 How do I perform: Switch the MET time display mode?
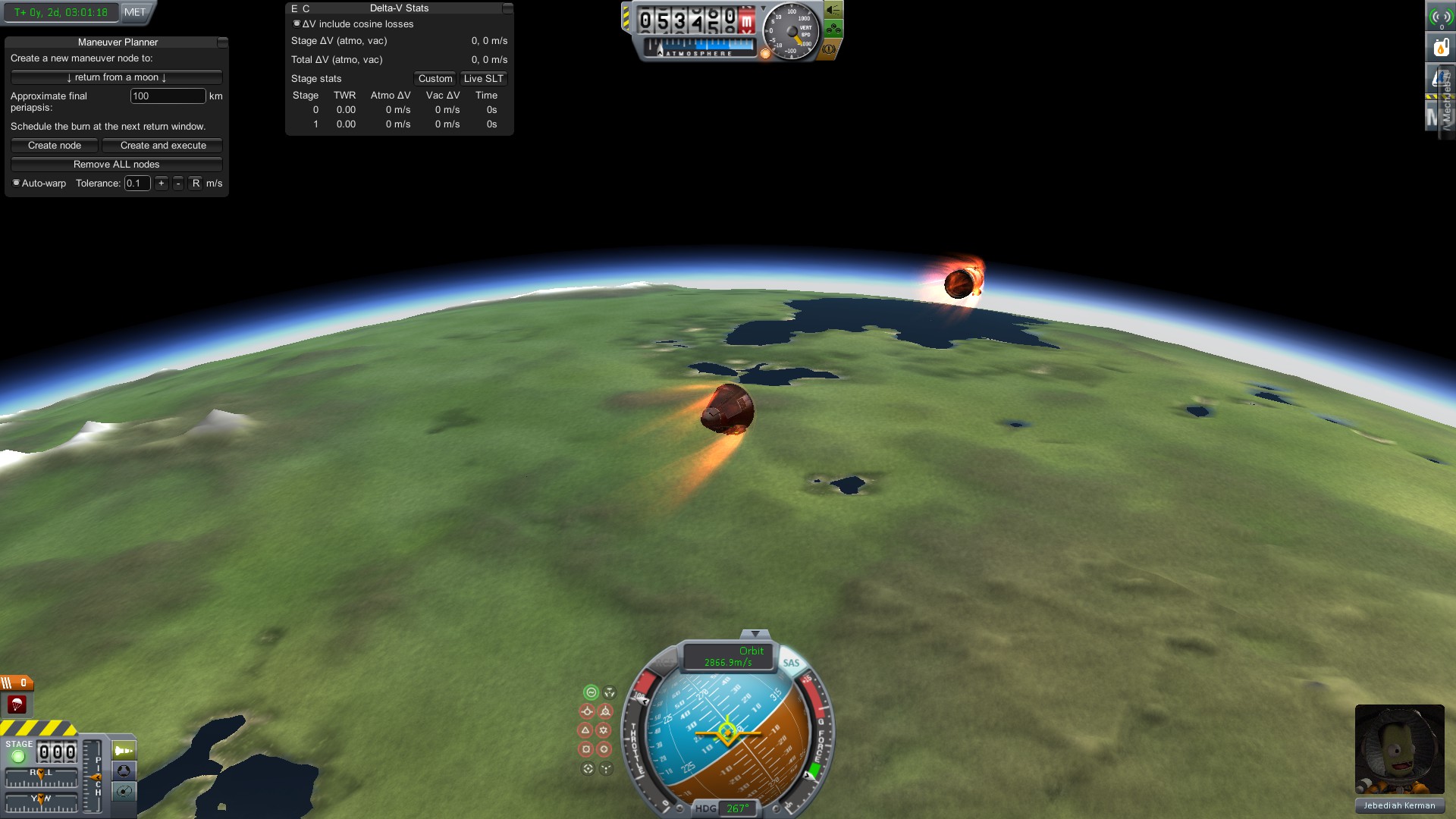click(135, 12)
